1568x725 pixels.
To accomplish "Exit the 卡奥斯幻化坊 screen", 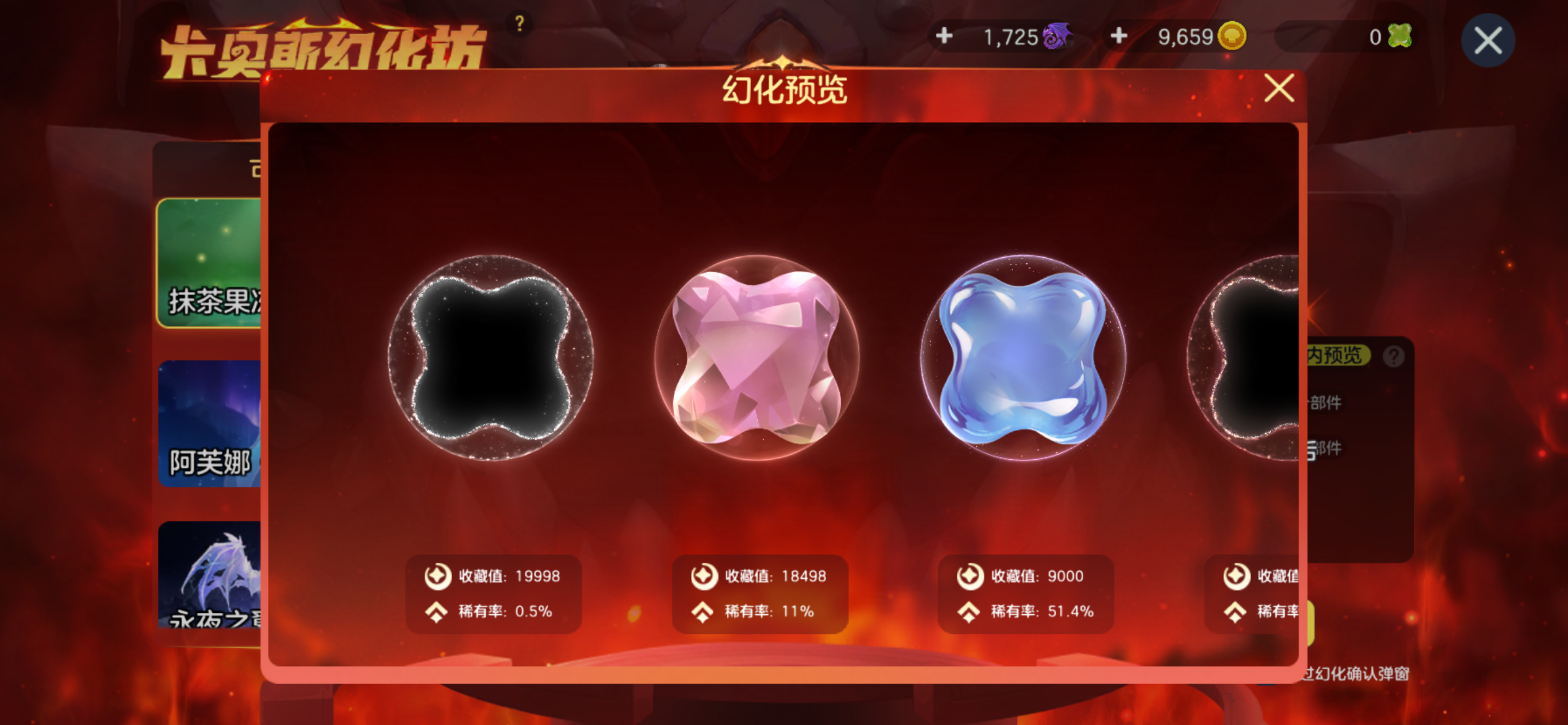I will pyautogui.click(x=1487, y=41).
